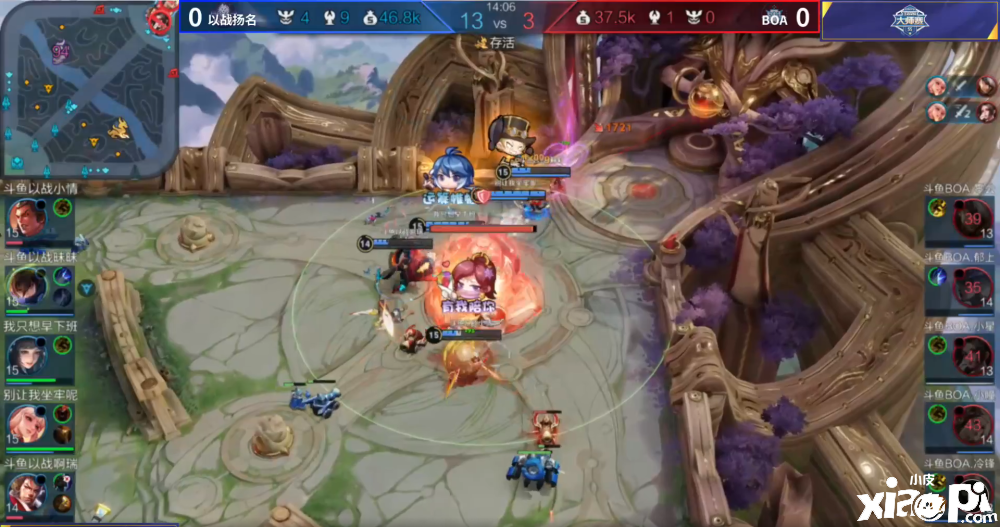Select the red-team portrait with respawn timer 39

coord(972,219)
